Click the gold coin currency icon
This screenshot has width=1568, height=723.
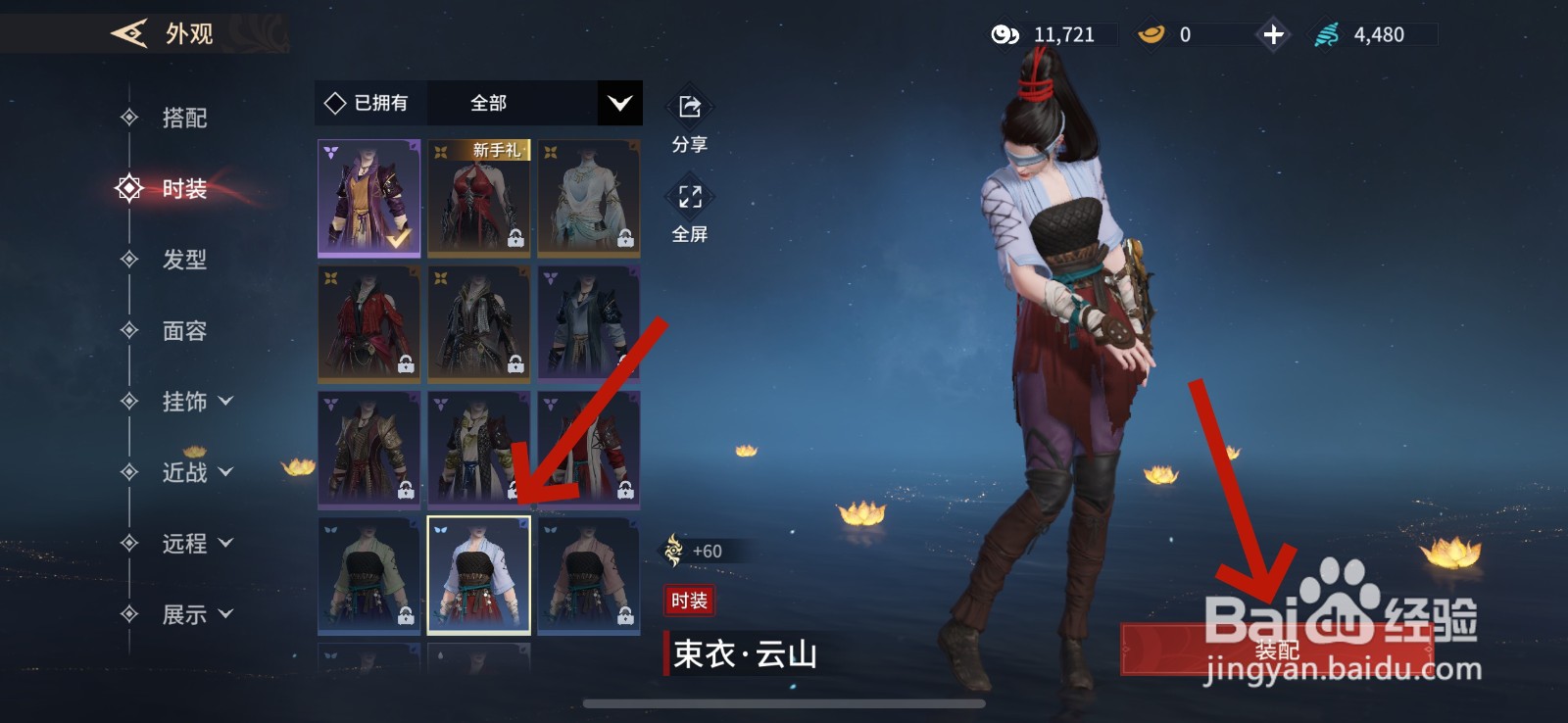1004,33
